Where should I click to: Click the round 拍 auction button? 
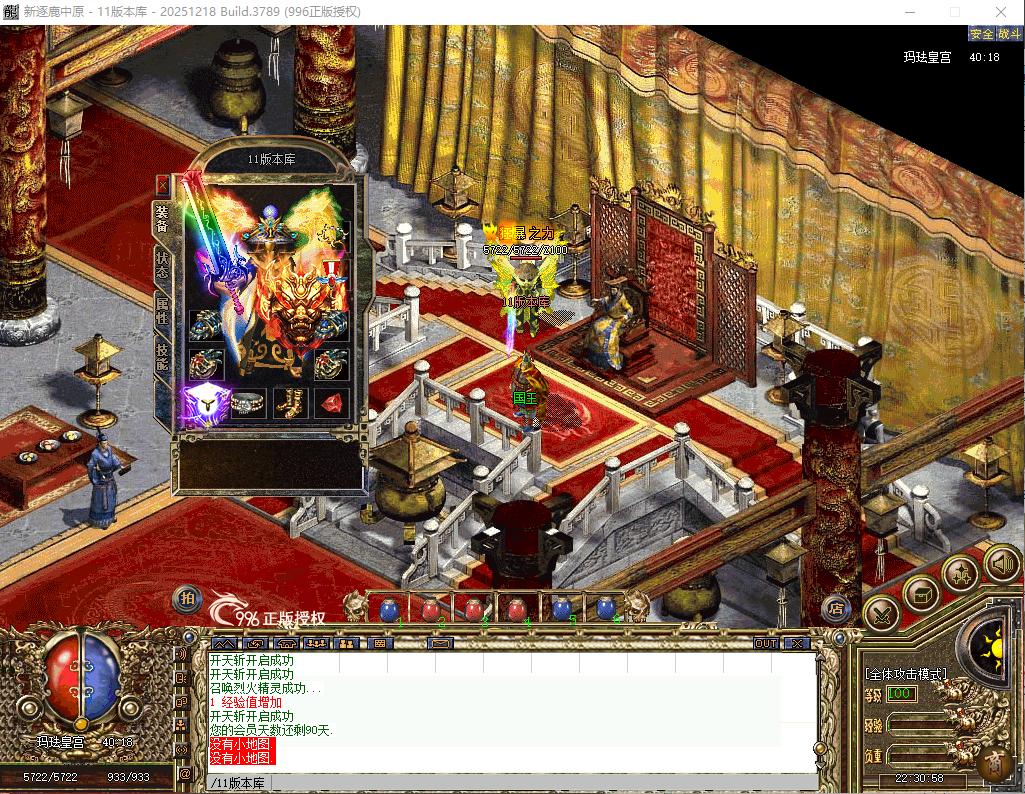tap(187, 599)
